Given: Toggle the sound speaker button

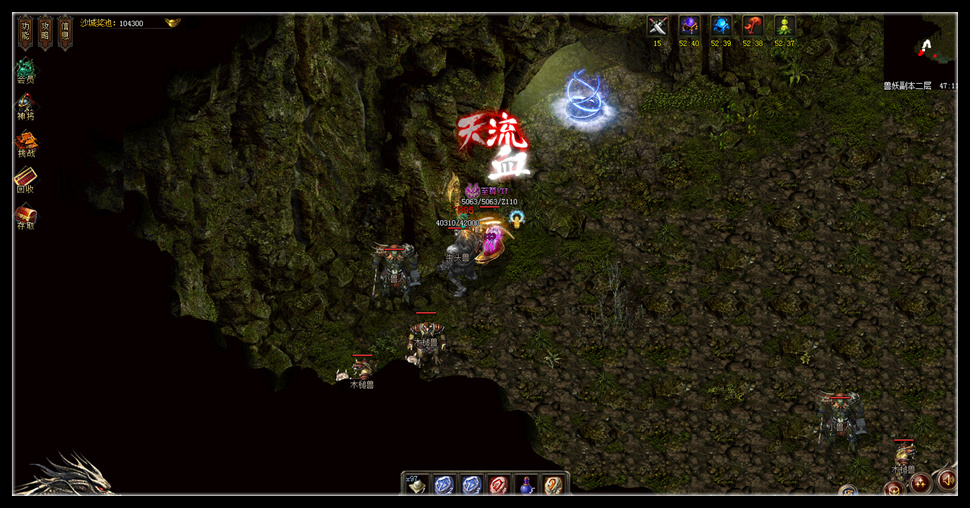Looking at the screenshot, I should pyautogui.click(x=944, y=481).
